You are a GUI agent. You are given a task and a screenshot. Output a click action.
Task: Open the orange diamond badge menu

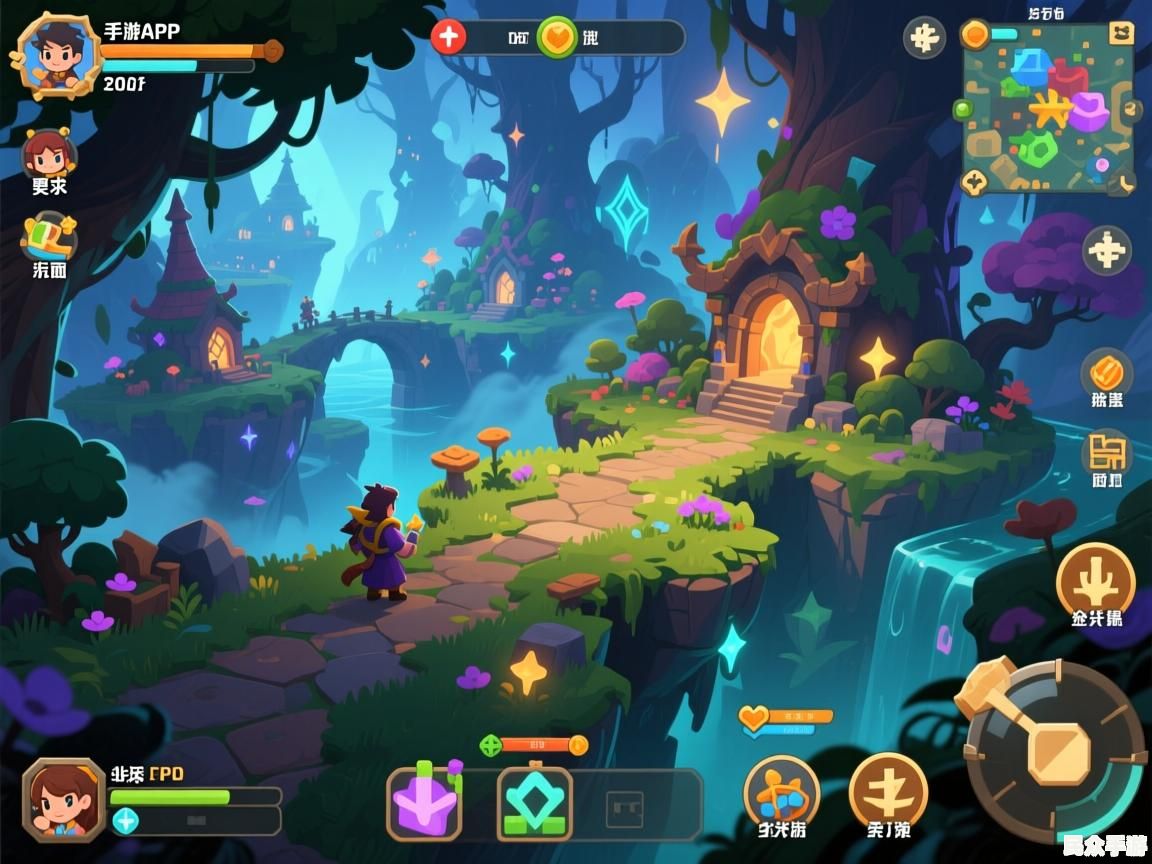coord(1106,374)
